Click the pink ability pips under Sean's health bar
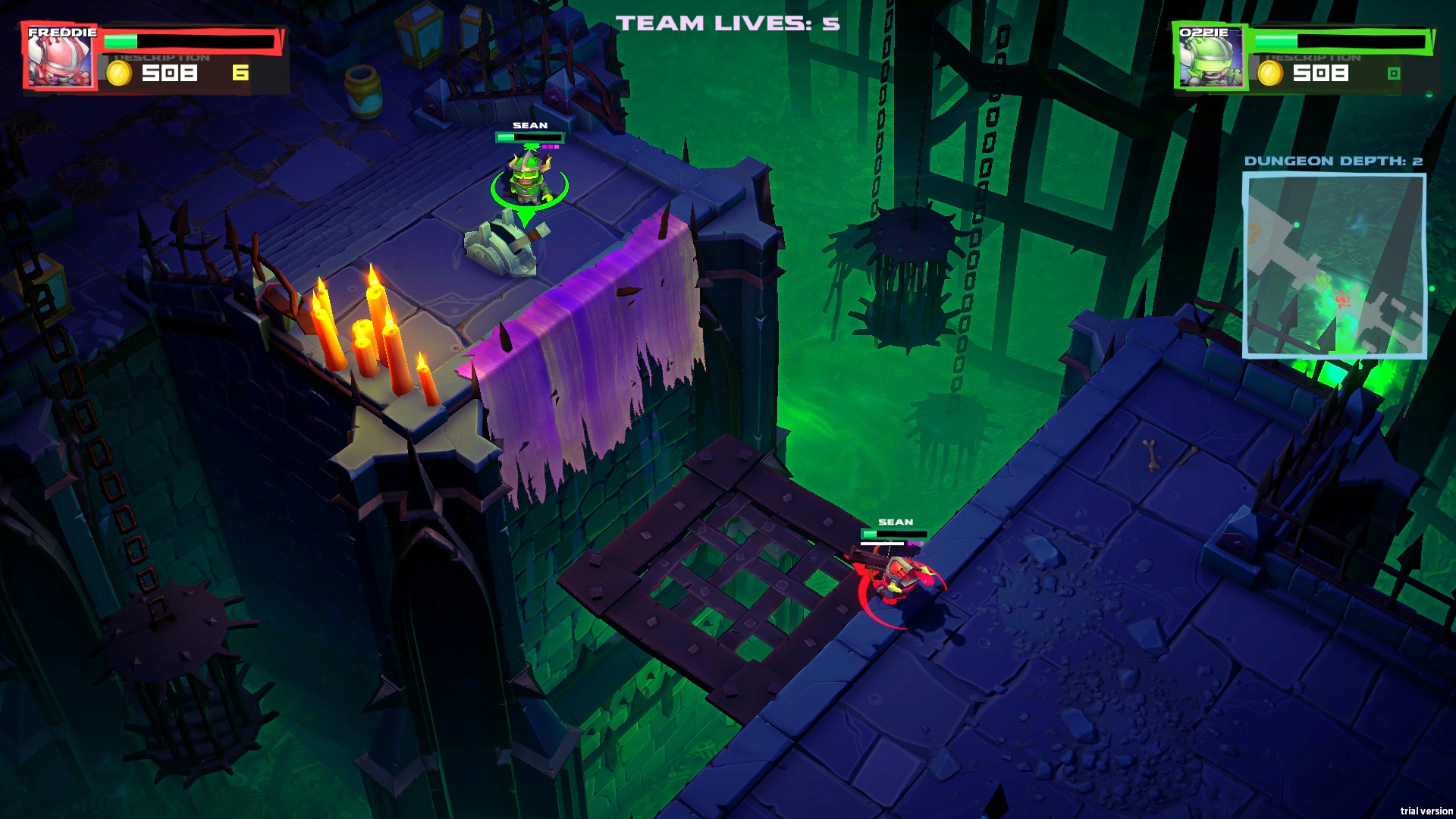 (551, 146)
